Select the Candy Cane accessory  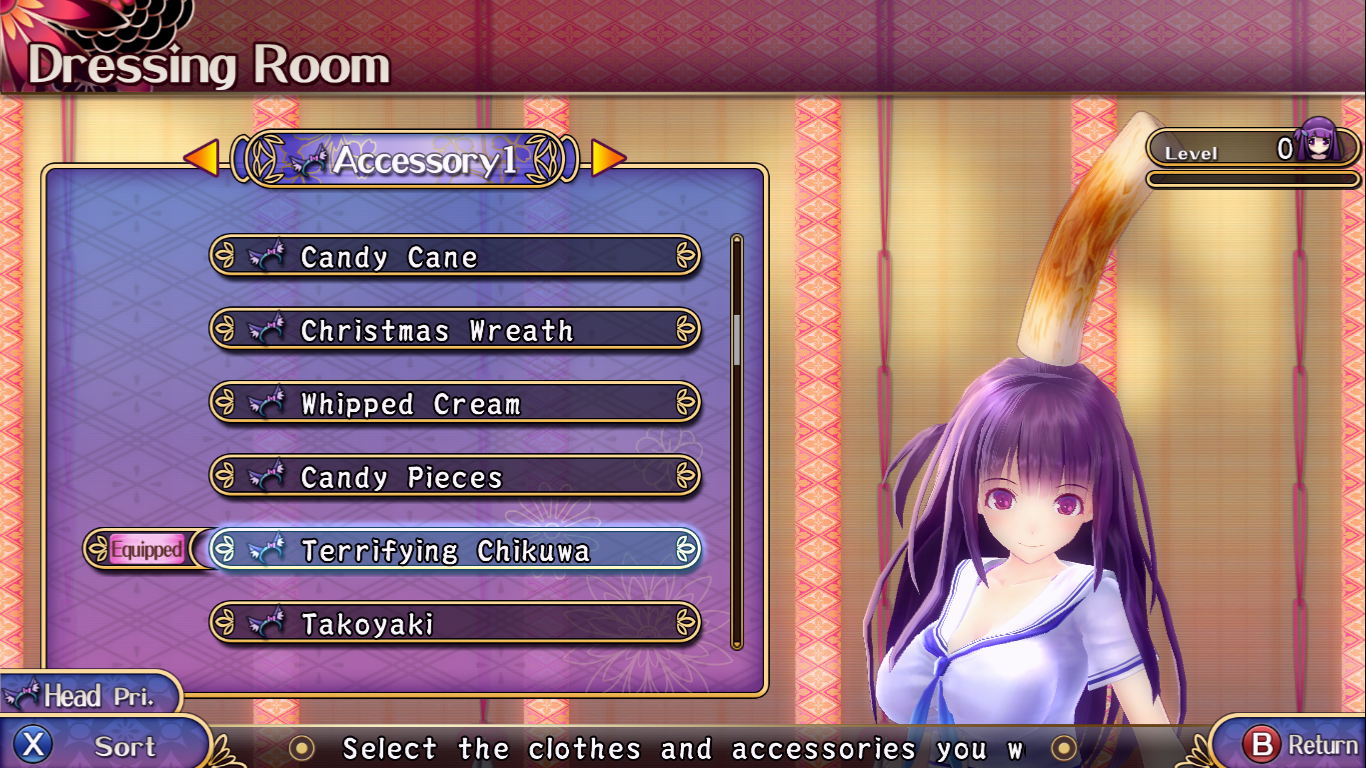455,257
